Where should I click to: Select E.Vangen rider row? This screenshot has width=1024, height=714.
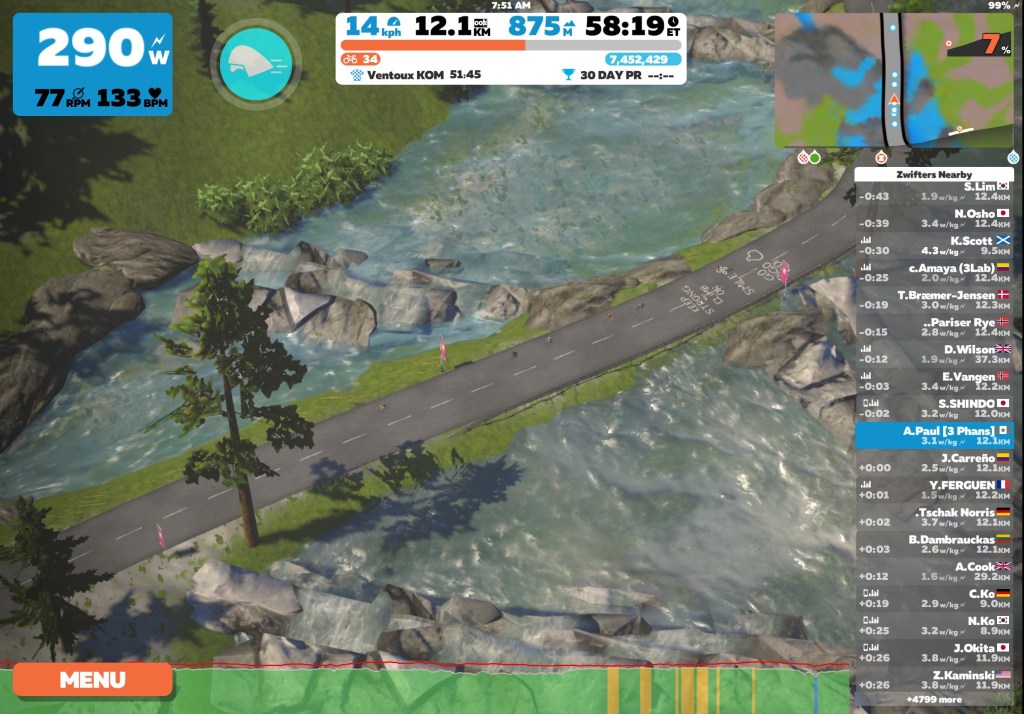click(x=933, y=381)
